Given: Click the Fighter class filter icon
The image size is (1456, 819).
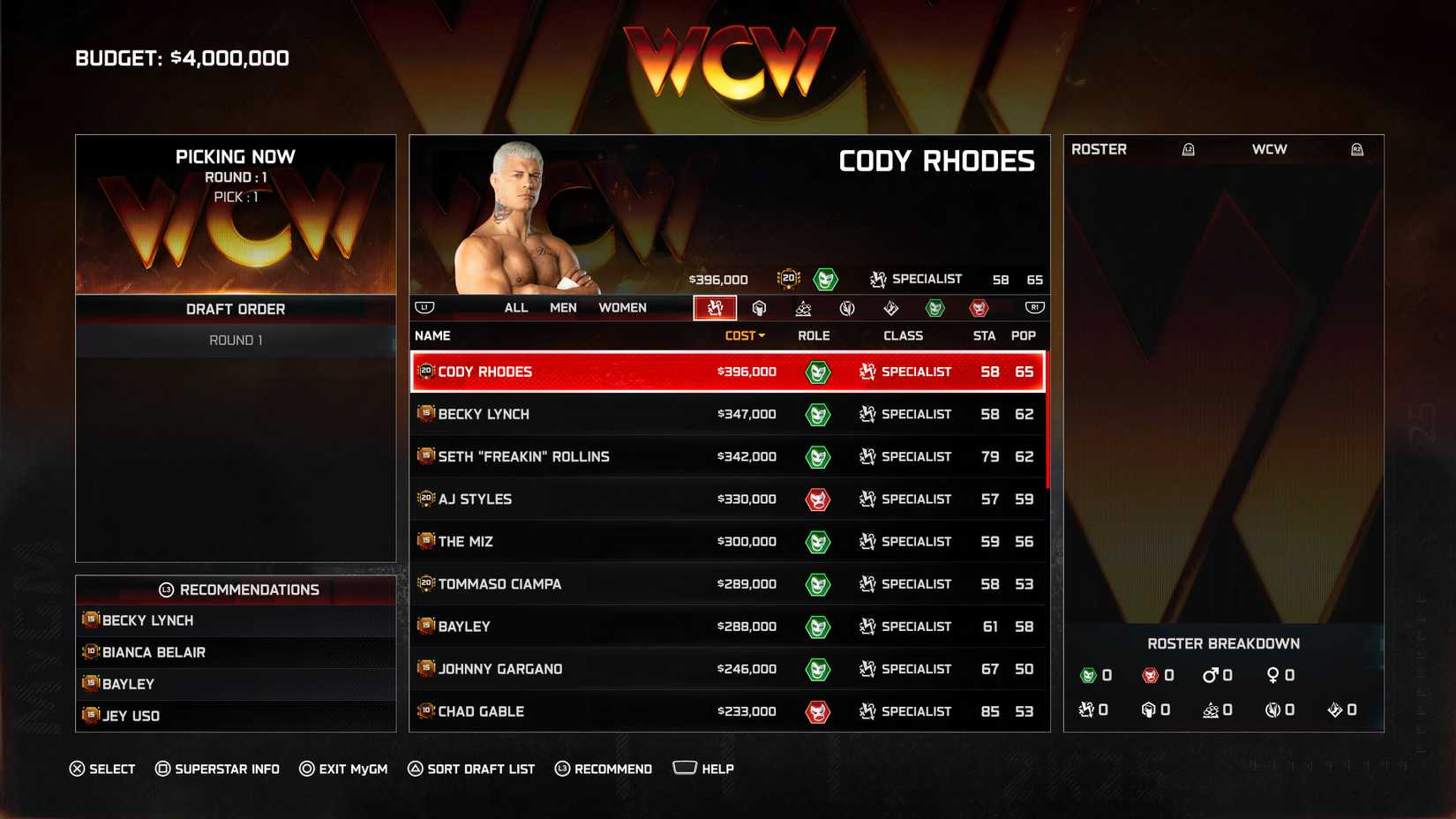Looking at the screenshot, I should (845, 308).
